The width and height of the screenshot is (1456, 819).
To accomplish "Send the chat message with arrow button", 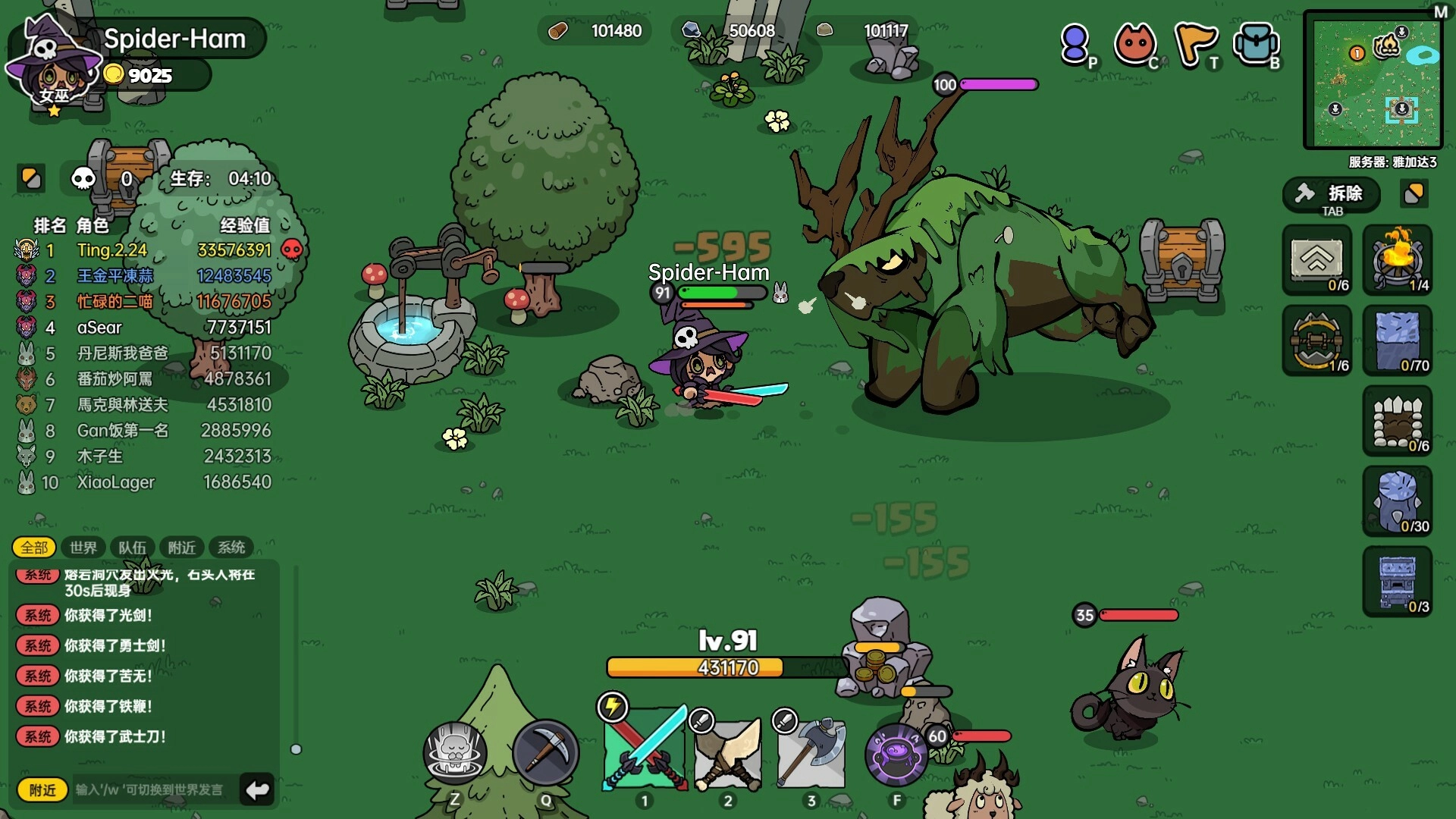I will pyautogui.click(x=257, y=790).
